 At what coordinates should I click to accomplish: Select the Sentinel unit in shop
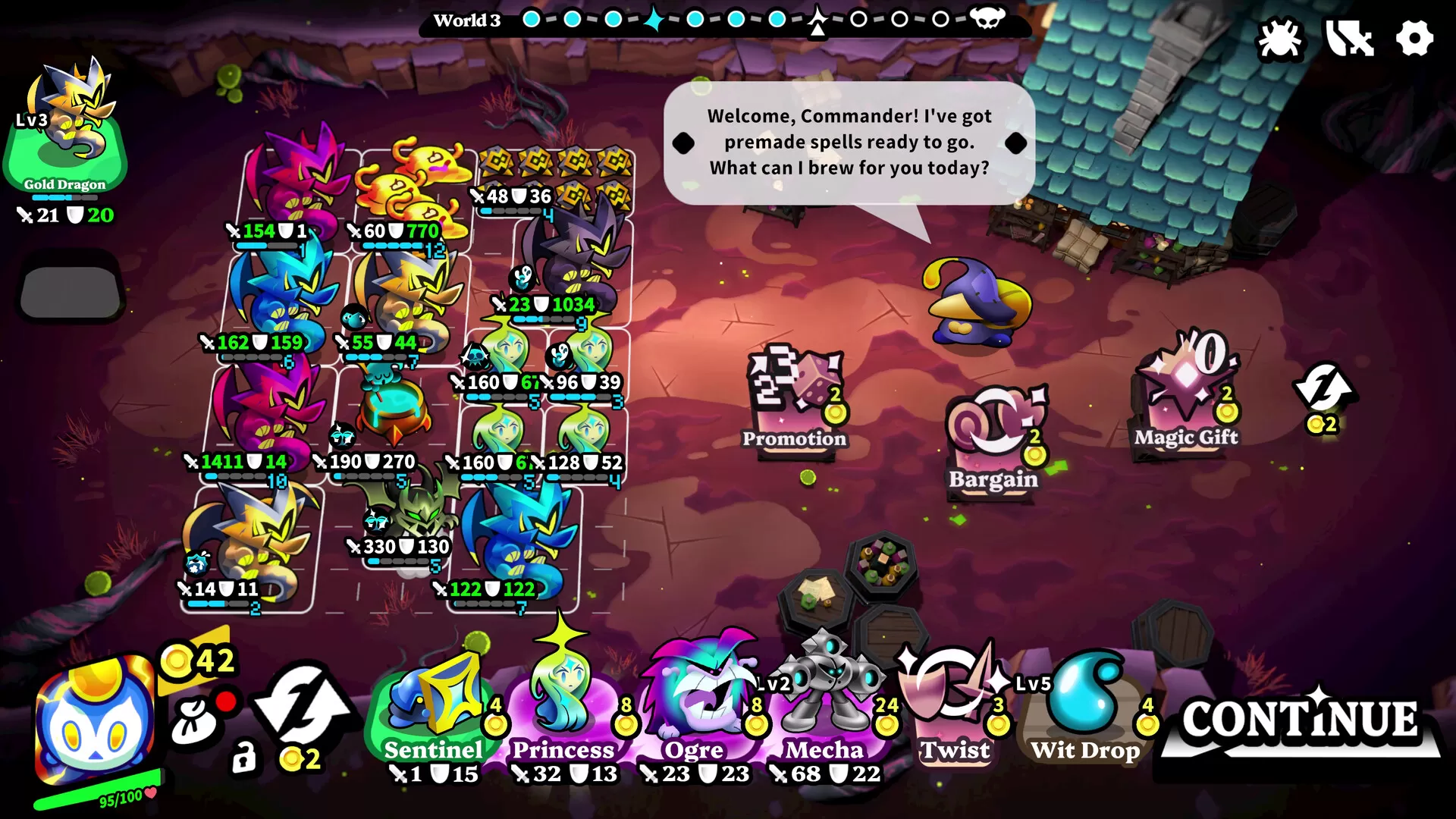[434, 713]
